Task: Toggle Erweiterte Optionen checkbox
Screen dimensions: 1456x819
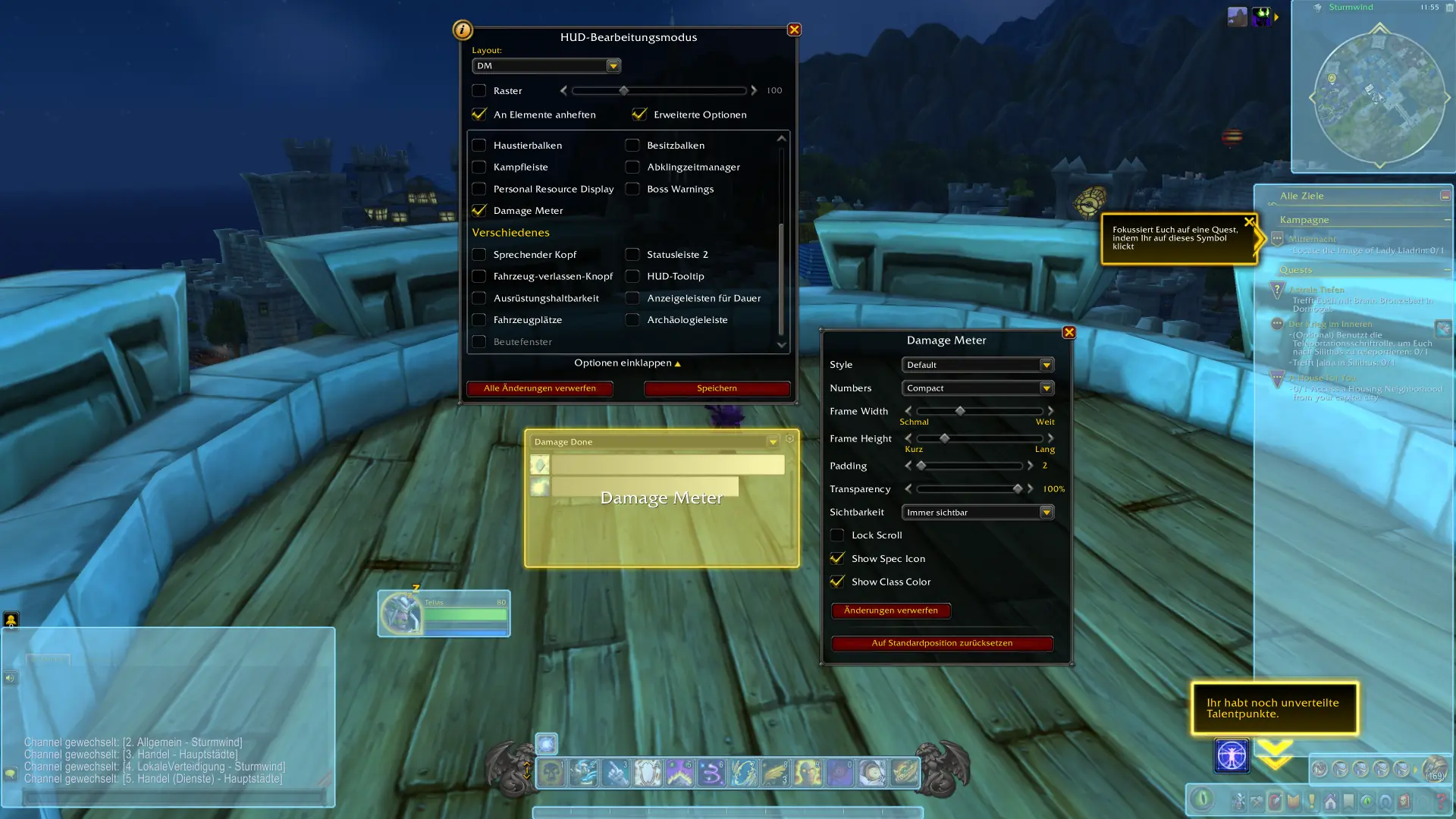Action: [x=639, y=115]
